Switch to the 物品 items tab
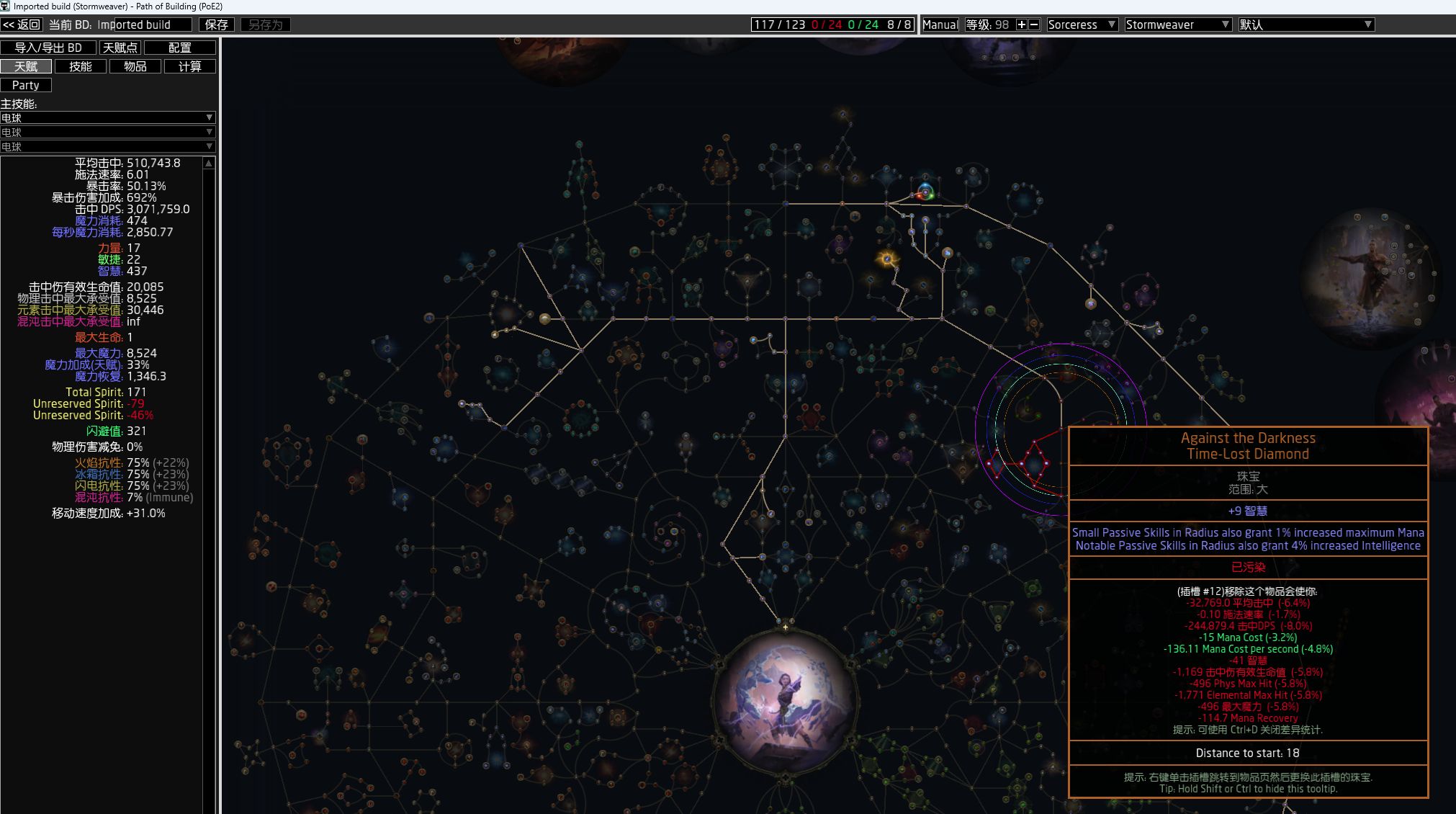 point(135,66)
